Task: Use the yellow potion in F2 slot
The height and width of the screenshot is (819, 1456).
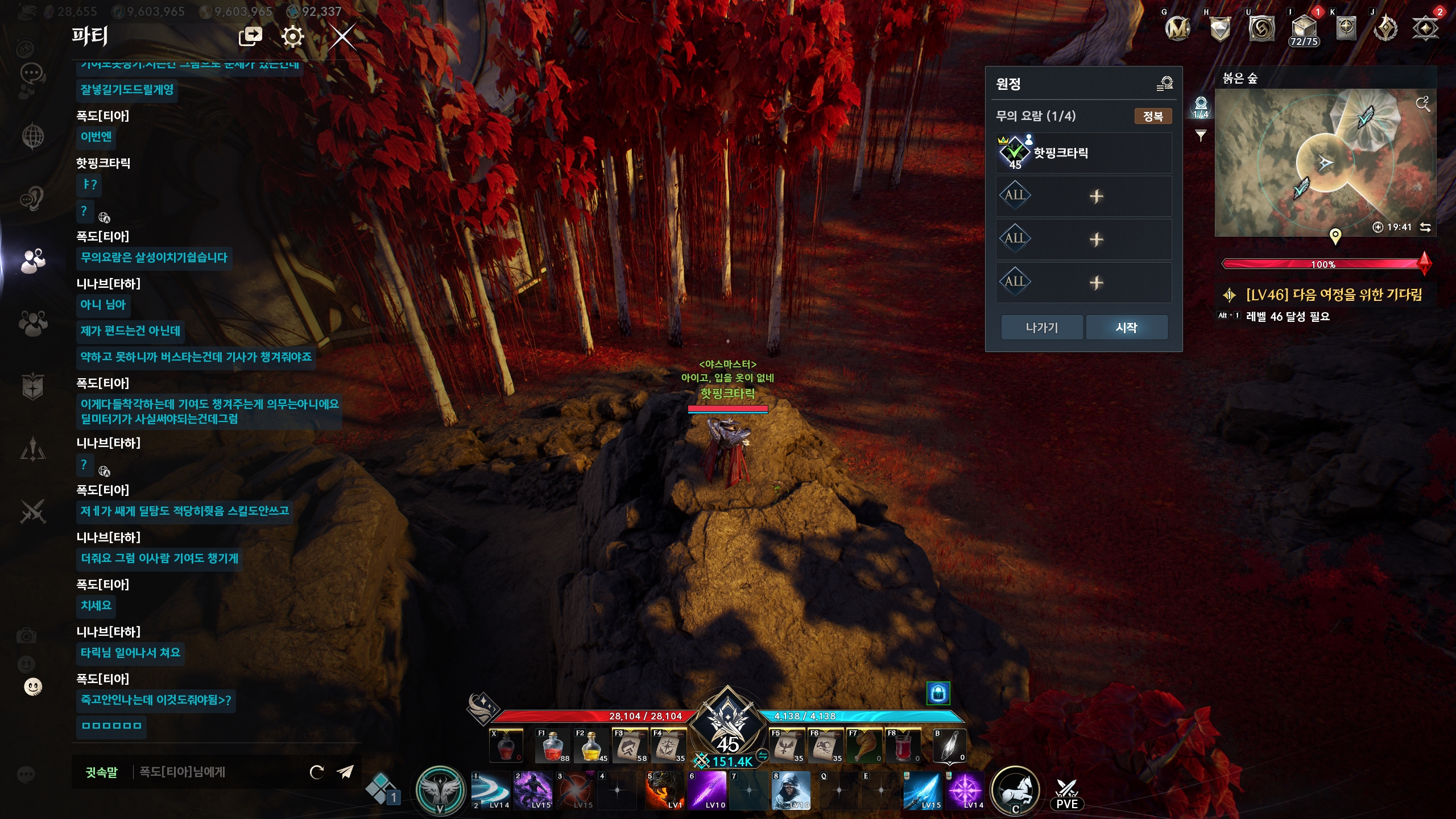Action: coord(591,746)
